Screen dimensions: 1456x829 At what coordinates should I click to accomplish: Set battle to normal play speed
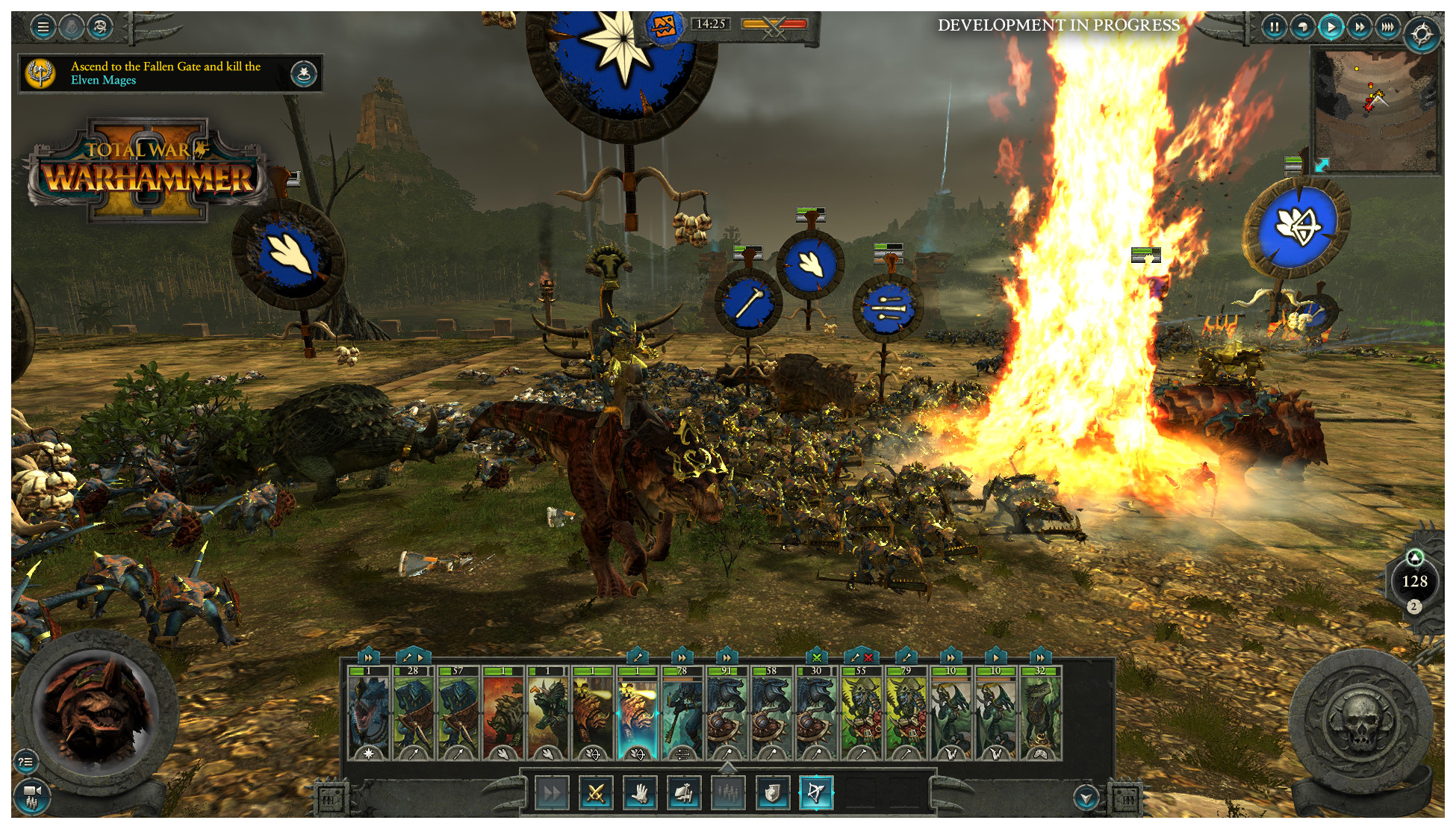pos(1331,28)
